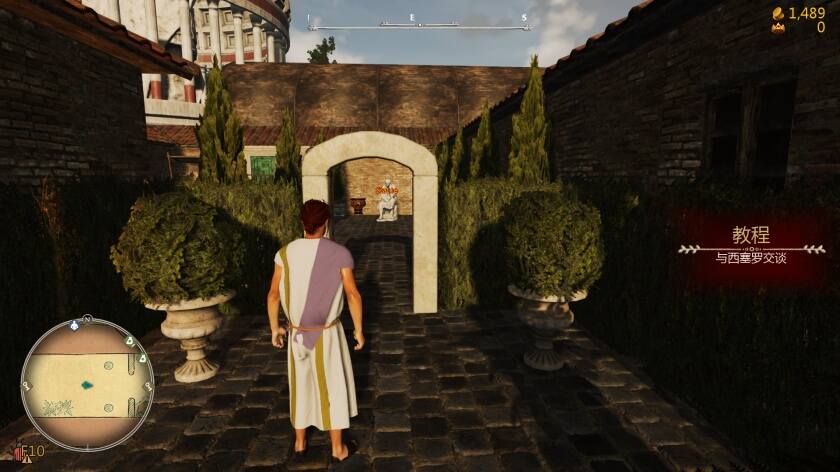
Task: Open the circular minimap
Action: [87, 384]
